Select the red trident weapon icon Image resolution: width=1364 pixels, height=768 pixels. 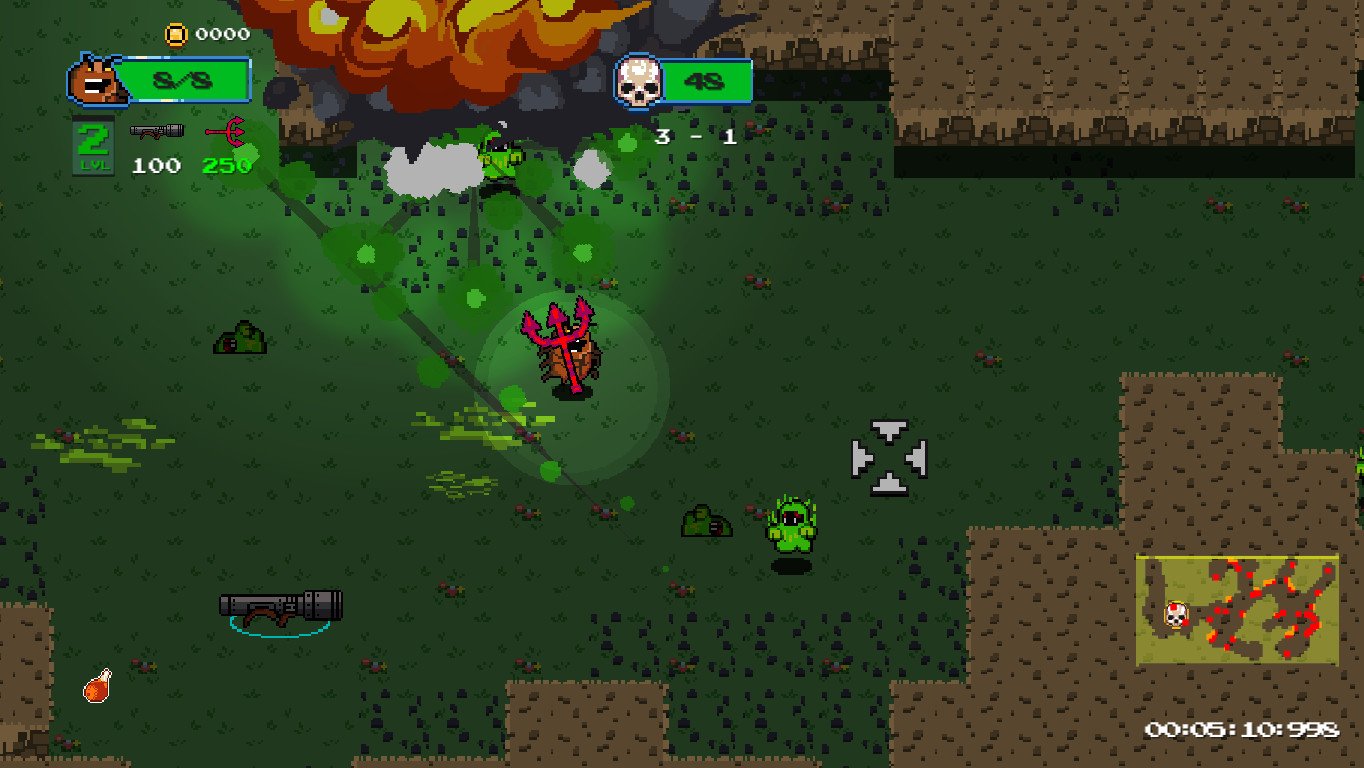coord(225,131)
